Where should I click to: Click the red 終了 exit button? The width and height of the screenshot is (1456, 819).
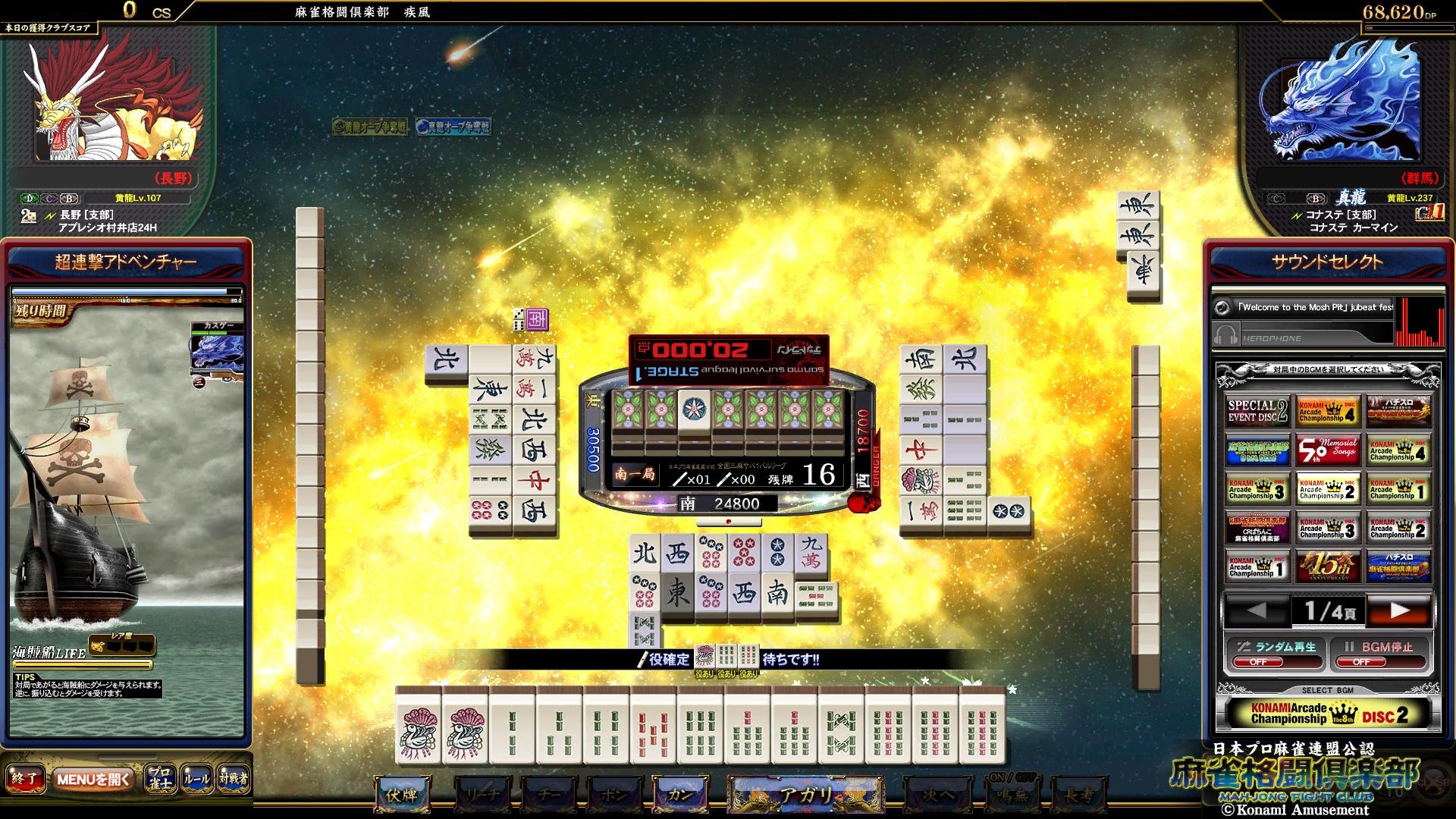click(x=24, y=779)
